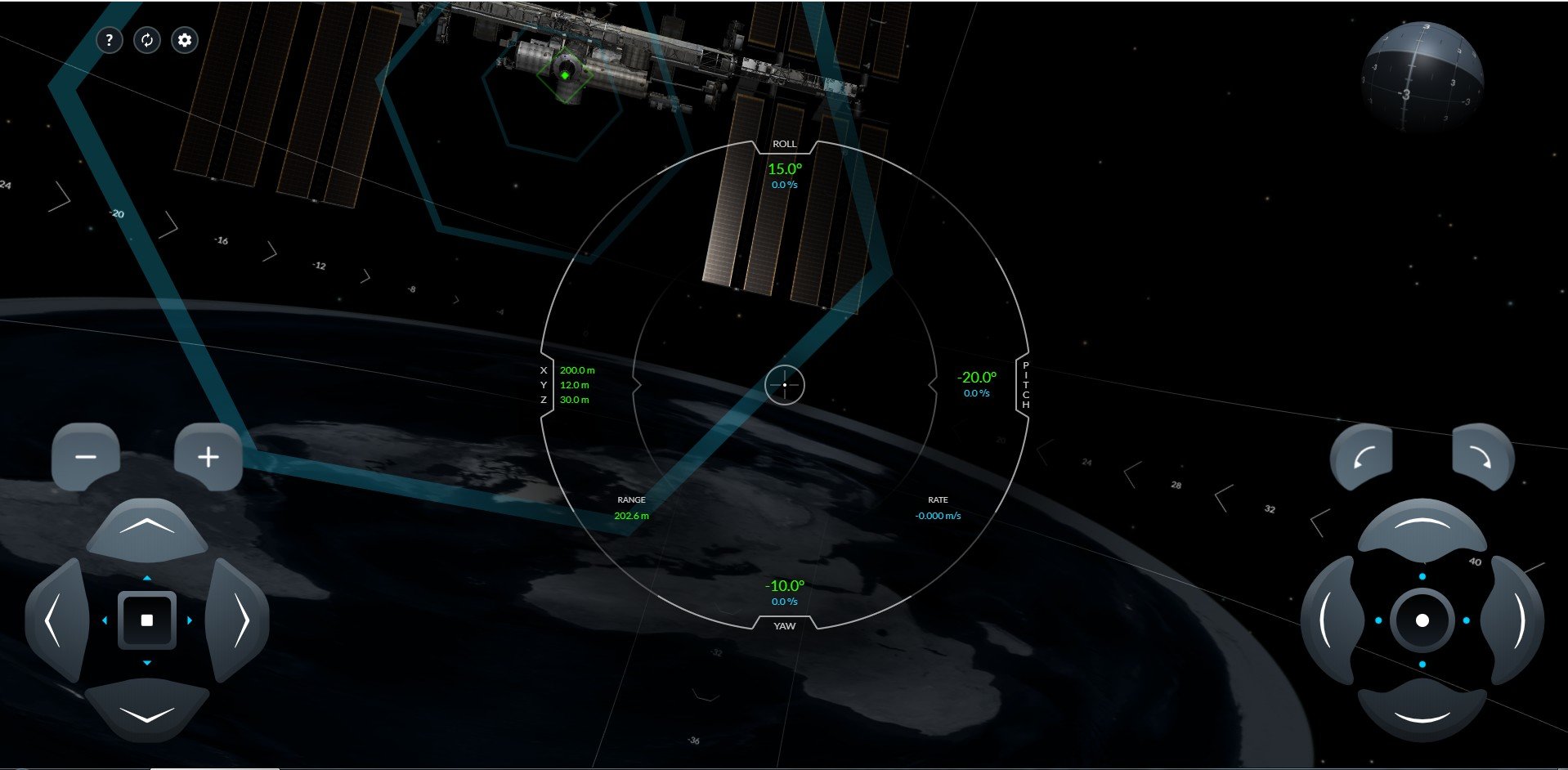The width and height of the screenshot is (1568, 770).
Task: Toggle translation precision with the square center button
Action: 147,620
